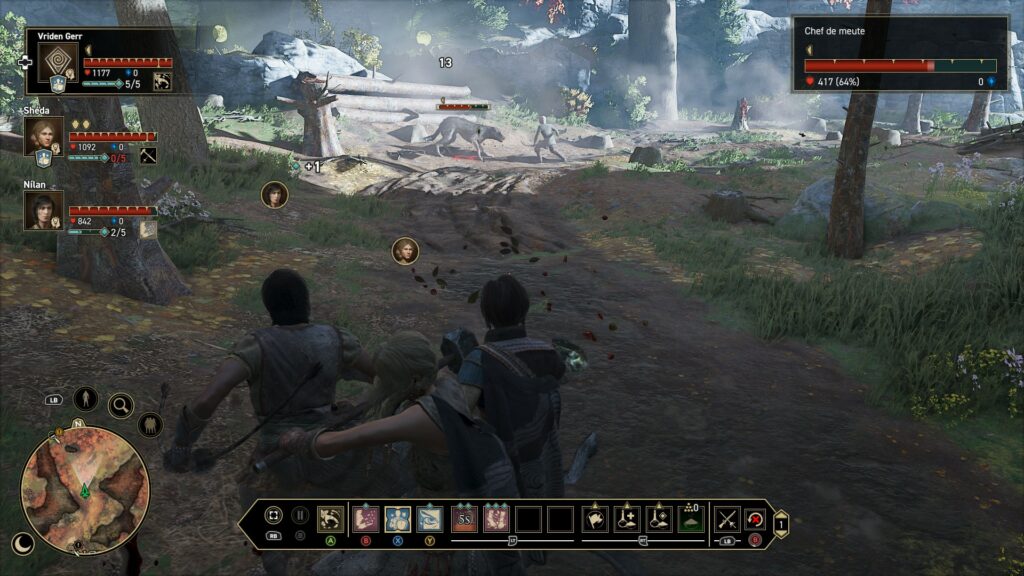Open the circular minimap

coord(85,490)
